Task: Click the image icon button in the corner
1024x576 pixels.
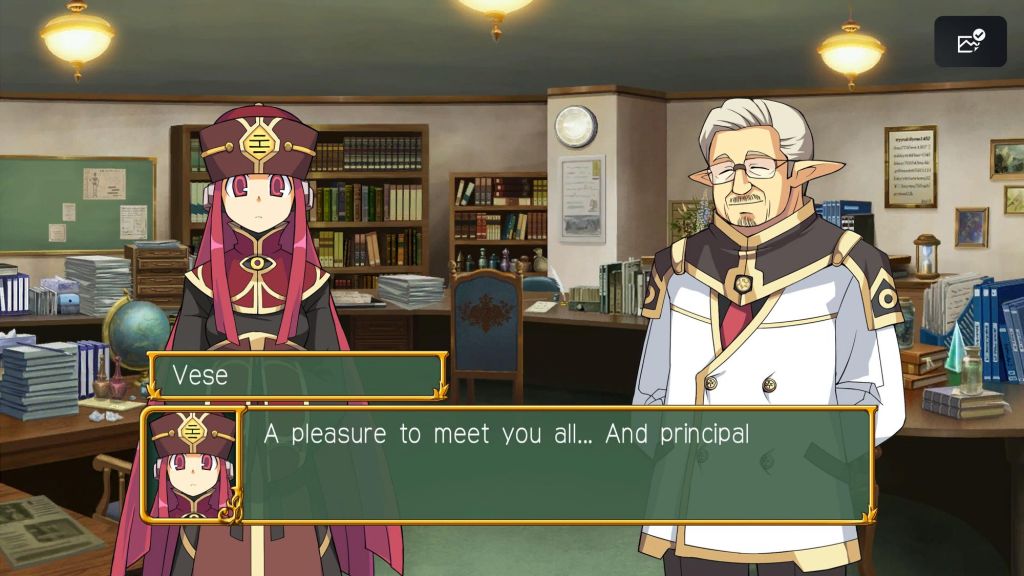Action: tap(970, 42)
